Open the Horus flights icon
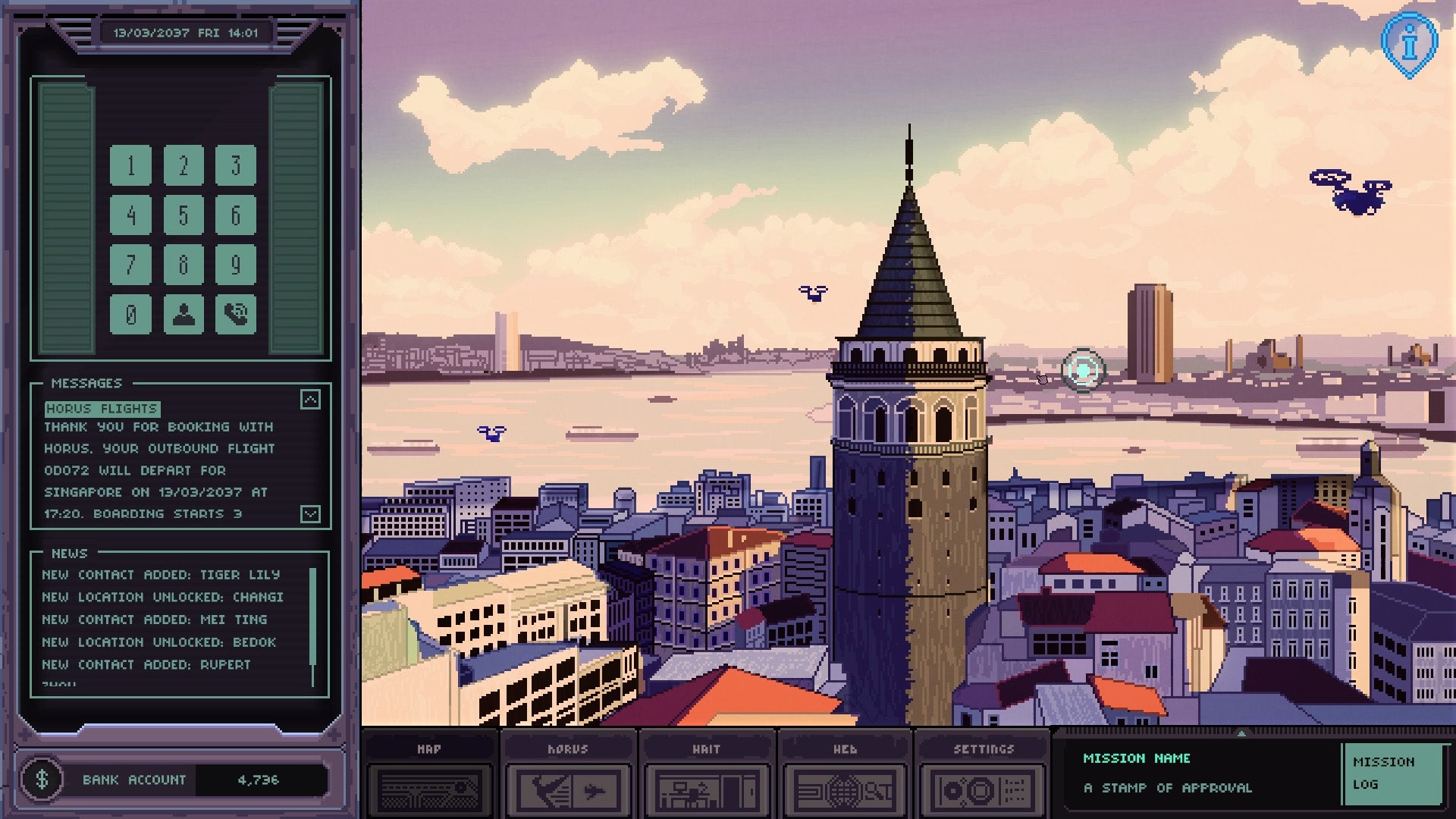Screen dimensions: 1456x819 567,789
